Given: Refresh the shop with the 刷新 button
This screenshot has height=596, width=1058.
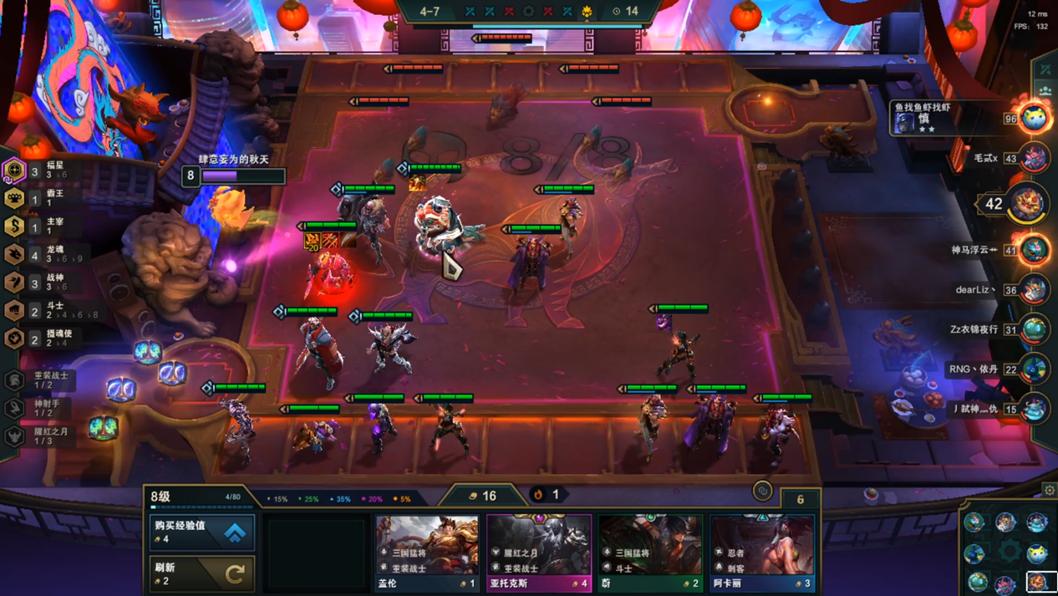Looking at the screenshot, I should pos(202,573).
